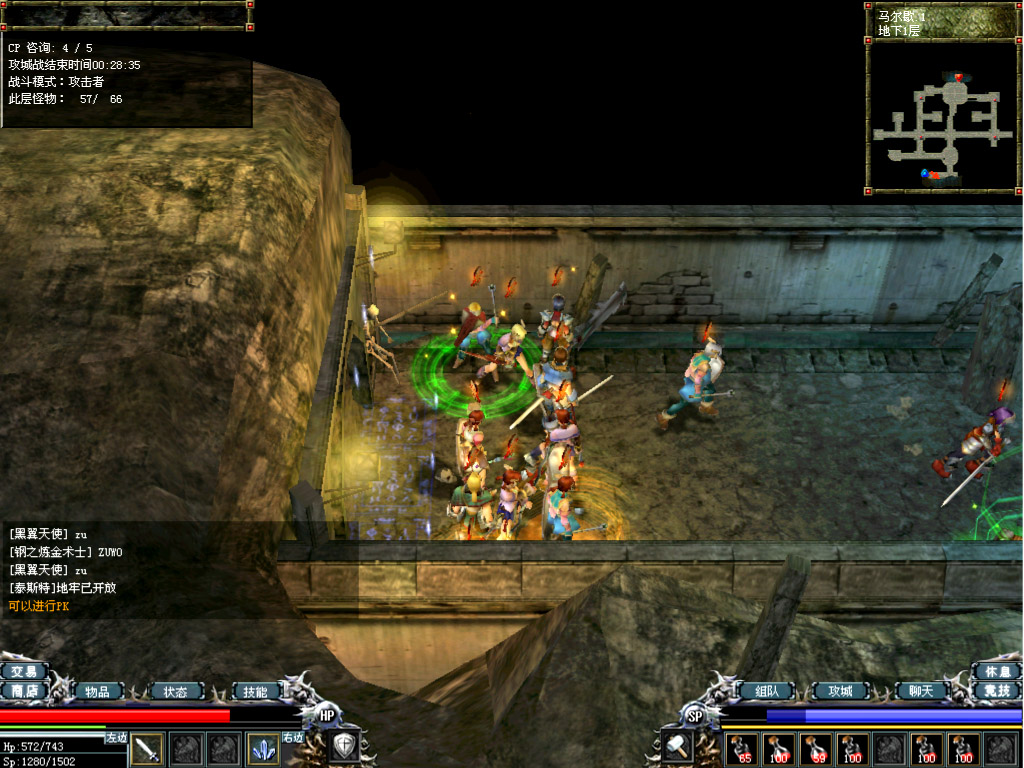Click the shield icon beside HP

coord(344,746)
